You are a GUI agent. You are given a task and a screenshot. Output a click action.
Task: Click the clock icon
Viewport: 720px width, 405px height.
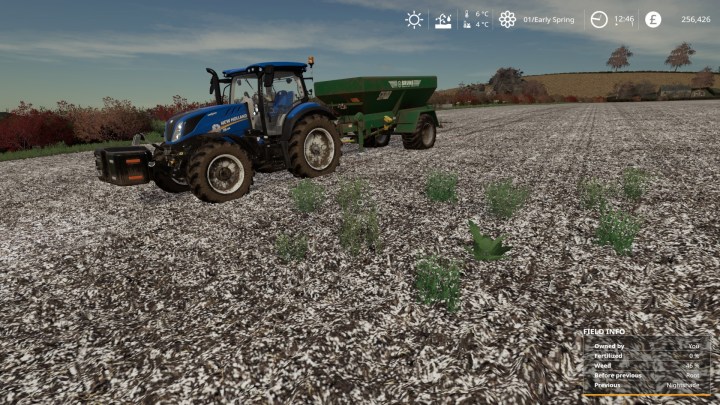point(599,19)
